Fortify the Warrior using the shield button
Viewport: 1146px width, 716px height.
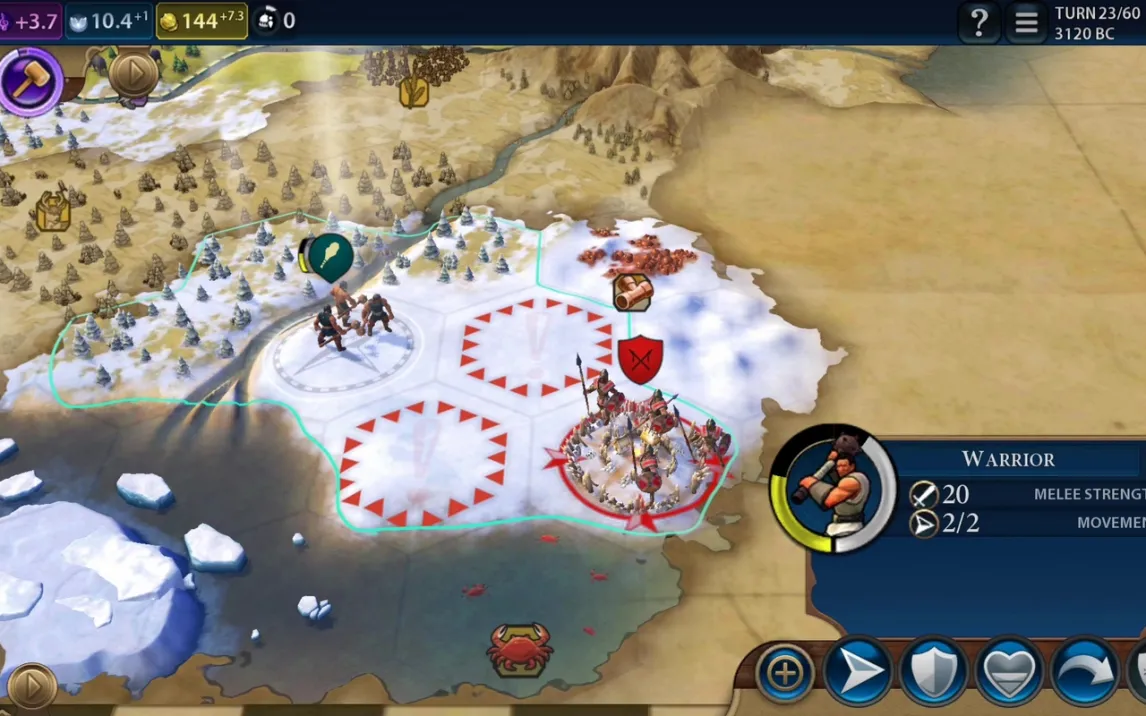point(934,672)
